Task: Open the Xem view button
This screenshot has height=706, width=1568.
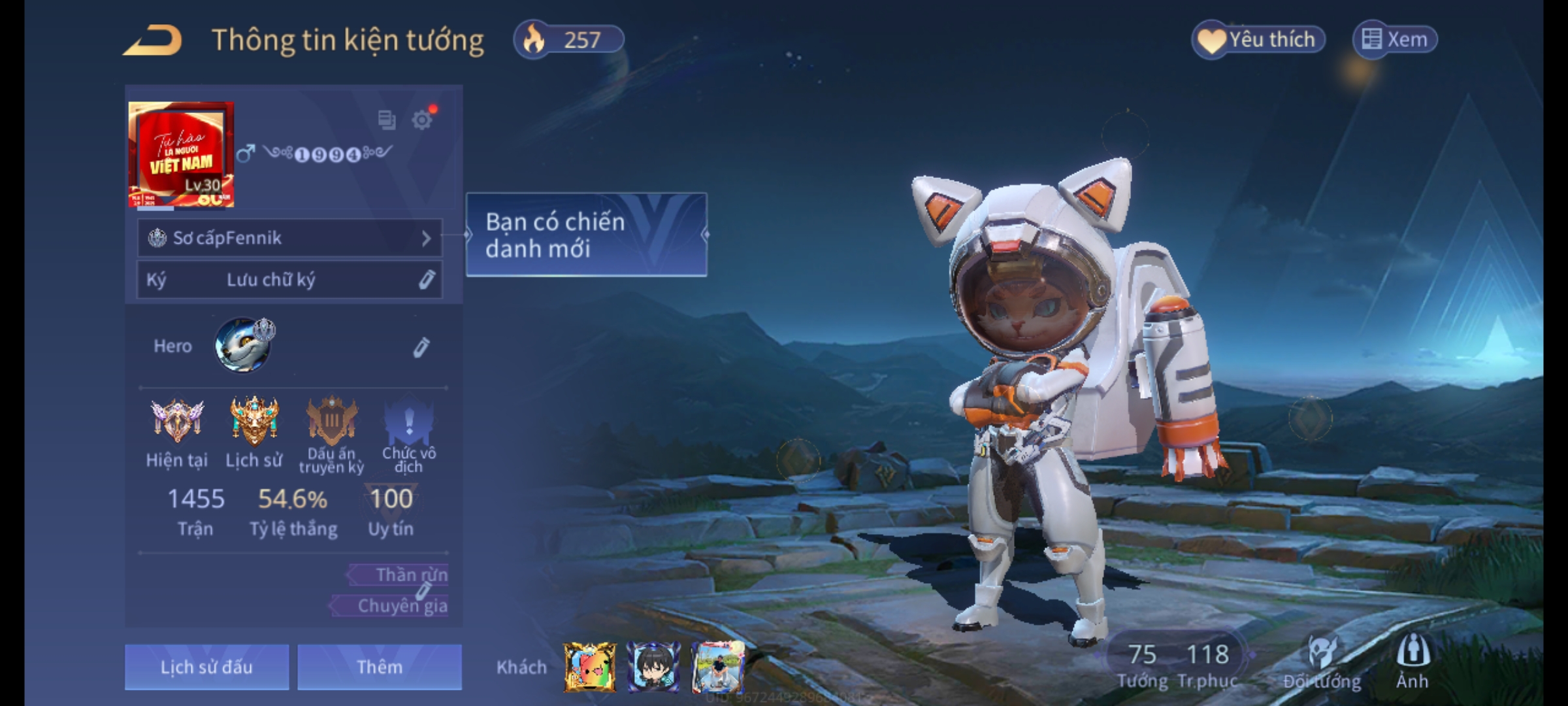Action: point(1395,40)
